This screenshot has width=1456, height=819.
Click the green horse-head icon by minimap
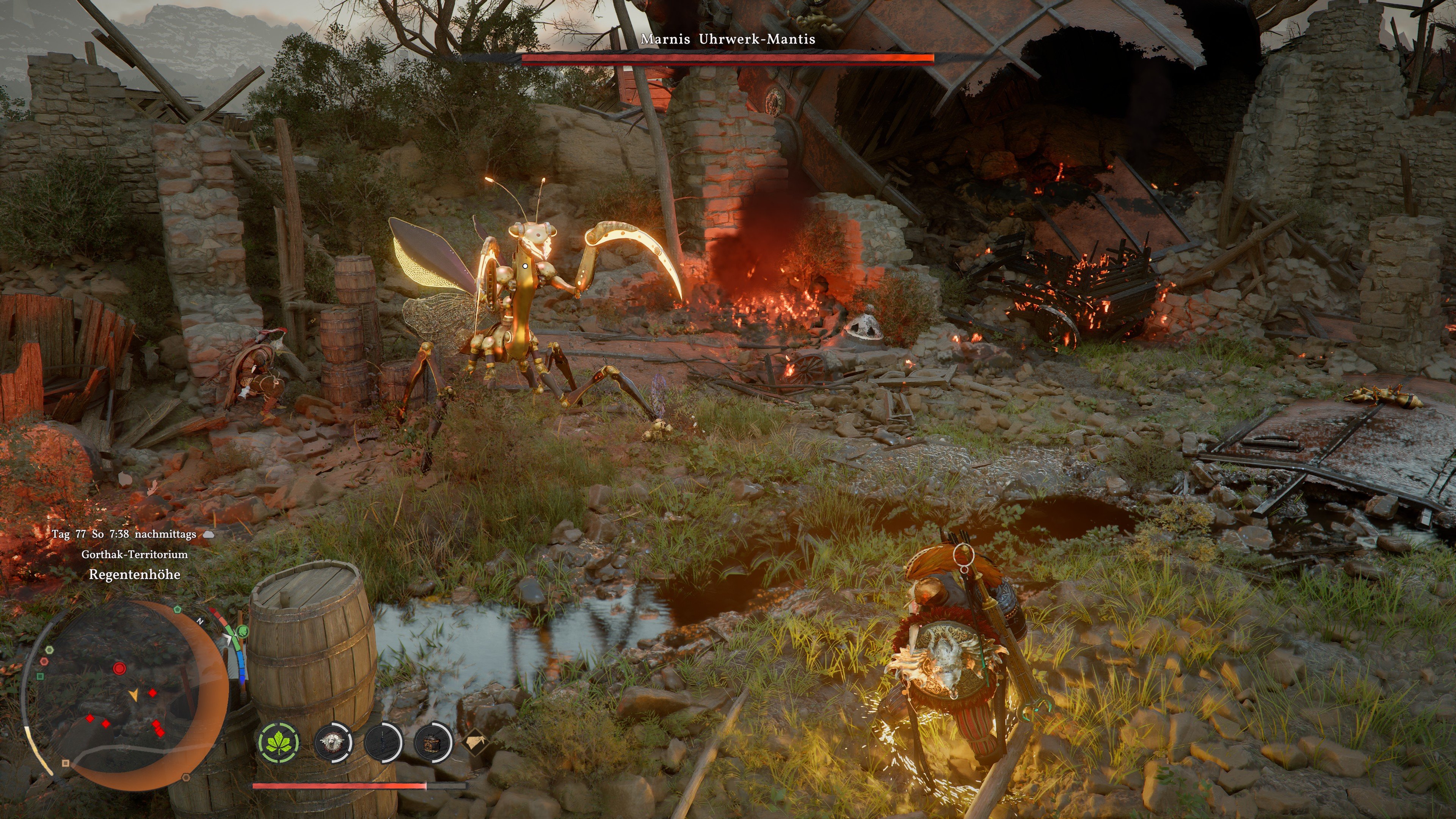[x=243, y=631]
